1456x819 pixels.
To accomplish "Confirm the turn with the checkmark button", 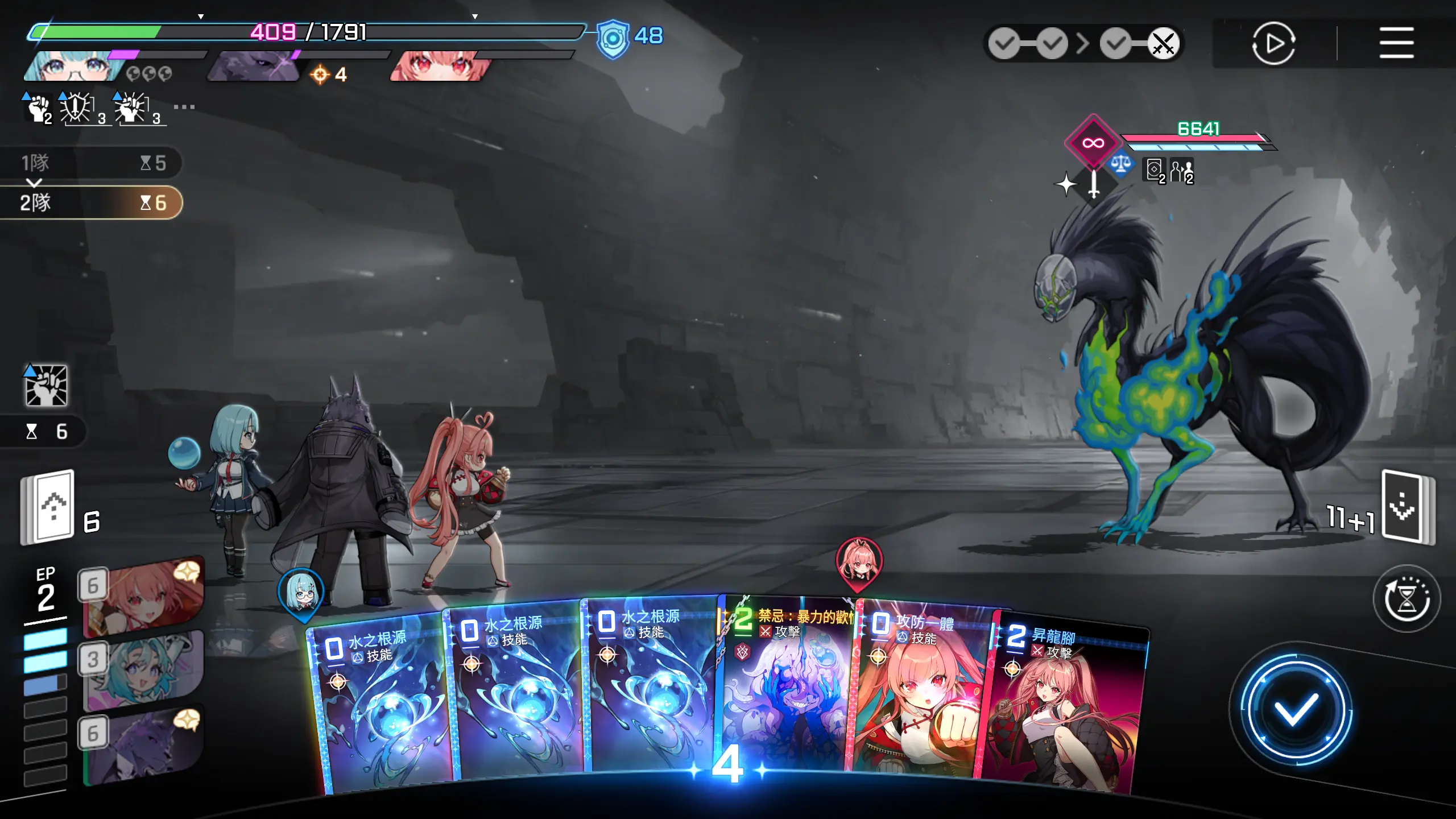I will pos(1296,709).
